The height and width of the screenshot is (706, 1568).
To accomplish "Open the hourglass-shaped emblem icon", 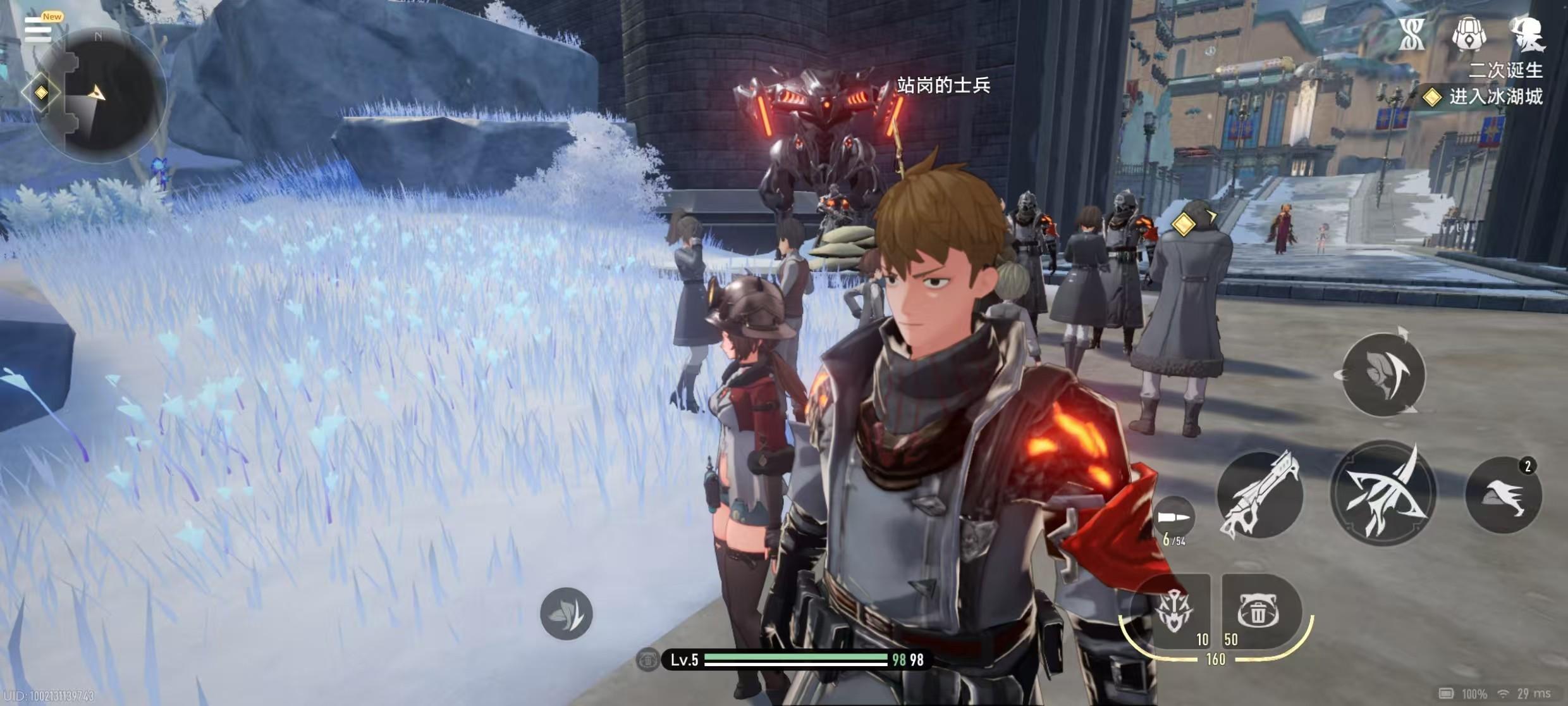I will click(1411, 34).
